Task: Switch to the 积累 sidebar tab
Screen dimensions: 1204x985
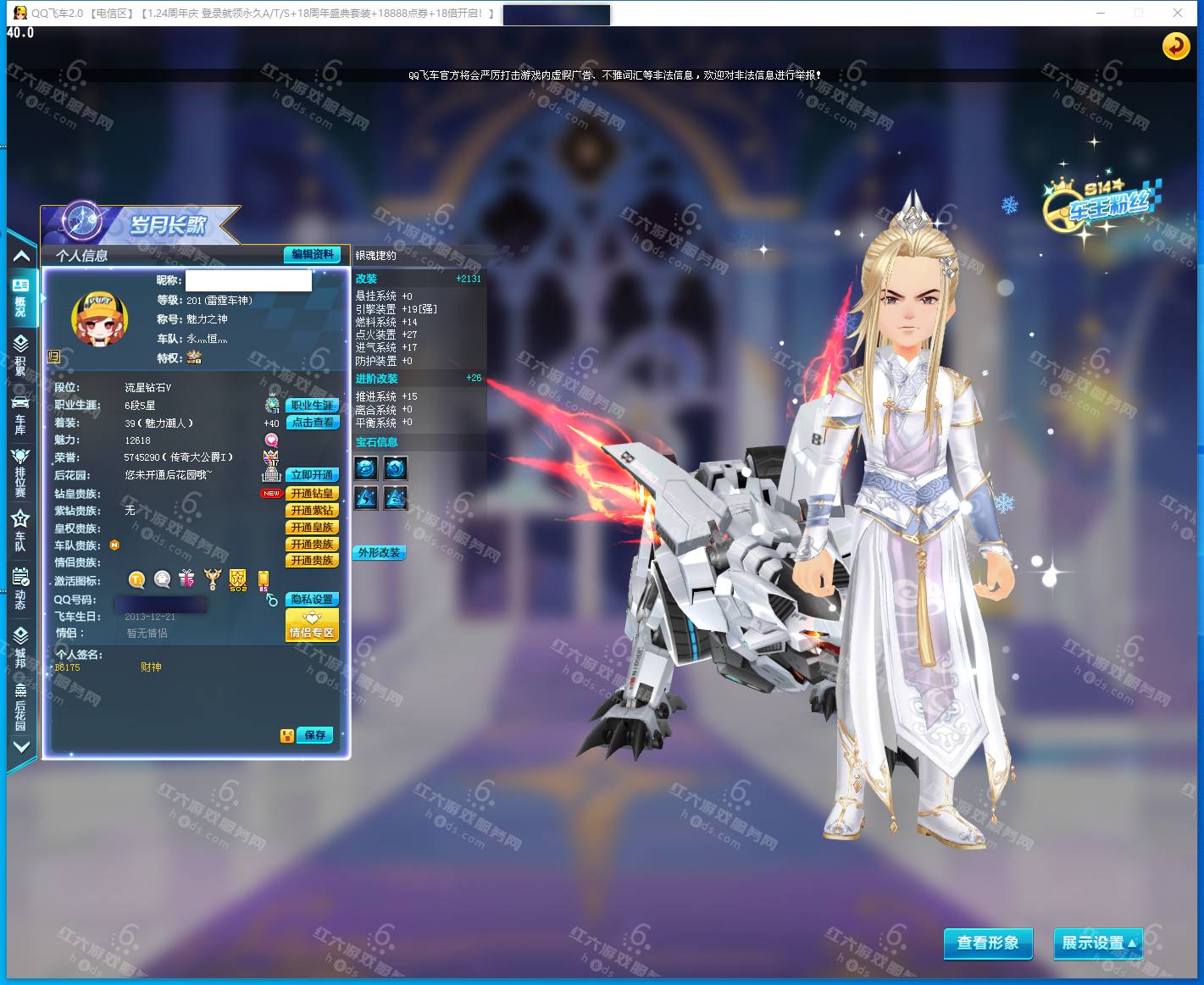Action: click(20, 354)
